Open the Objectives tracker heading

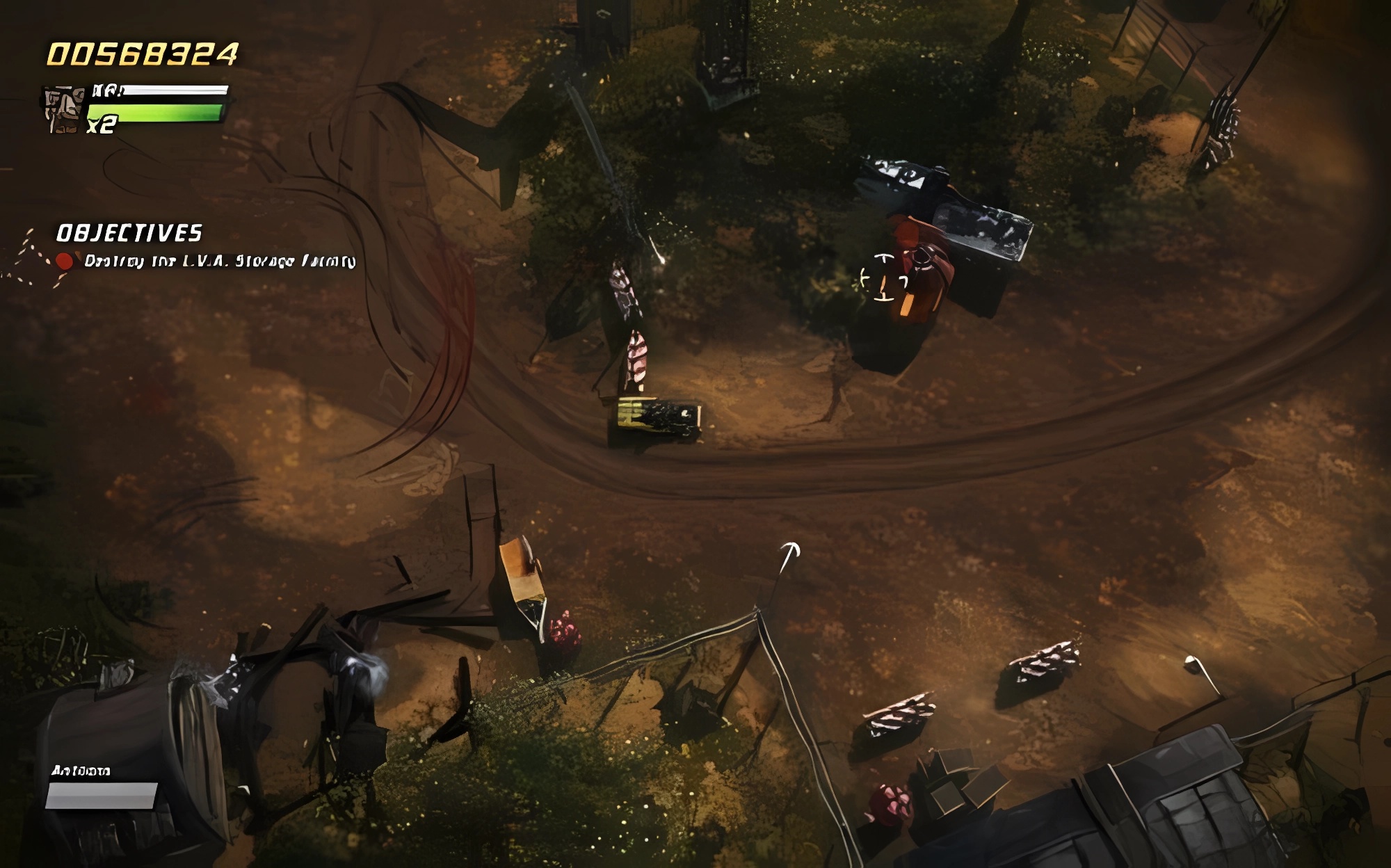click(x=129, y=233)
